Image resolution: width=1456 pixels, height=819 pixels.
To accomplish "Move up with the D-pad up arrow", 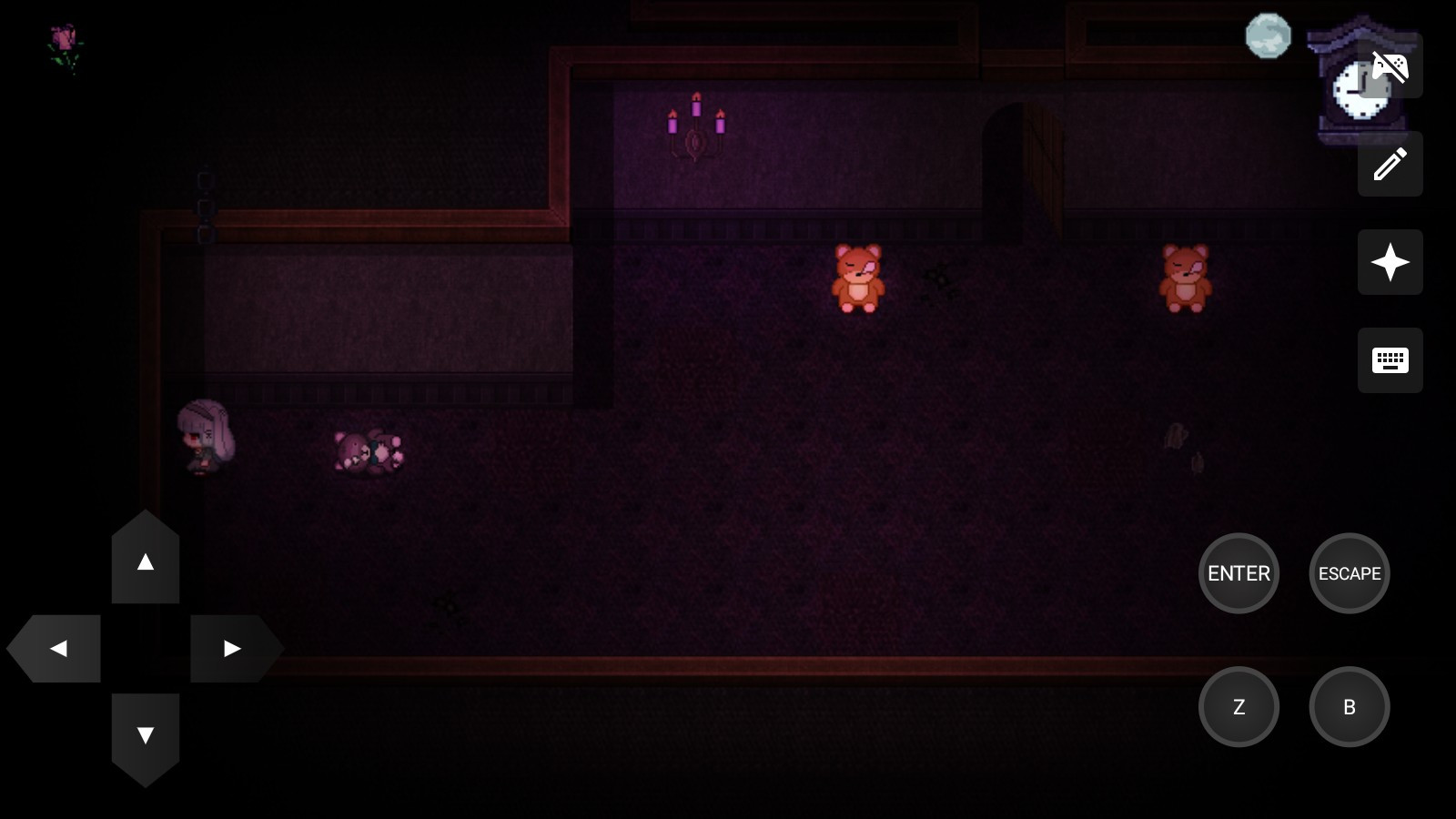I will click(146, 561).
